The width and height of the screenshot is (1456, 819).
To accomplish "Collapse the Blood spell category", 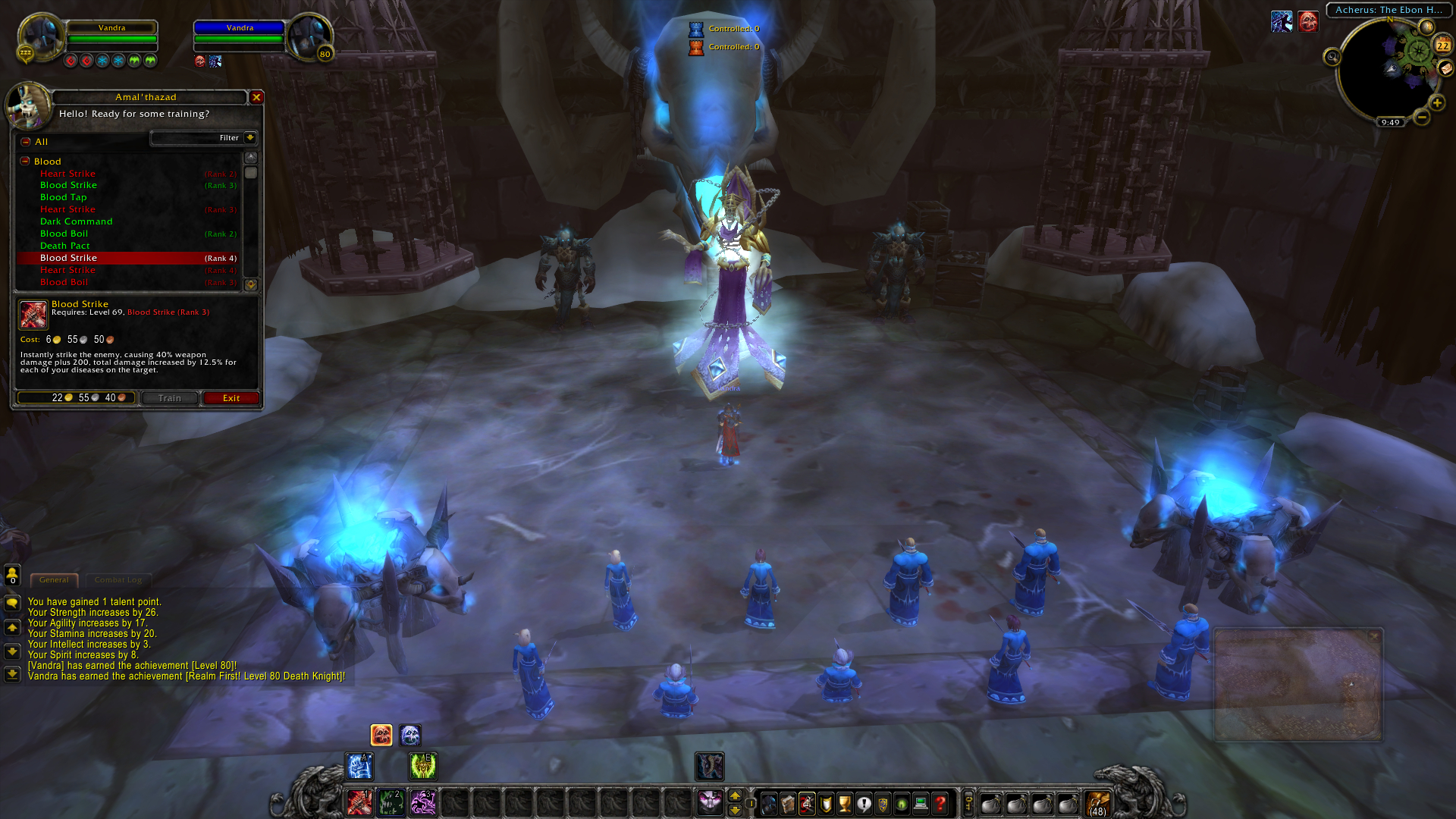I will pos(25,162).
